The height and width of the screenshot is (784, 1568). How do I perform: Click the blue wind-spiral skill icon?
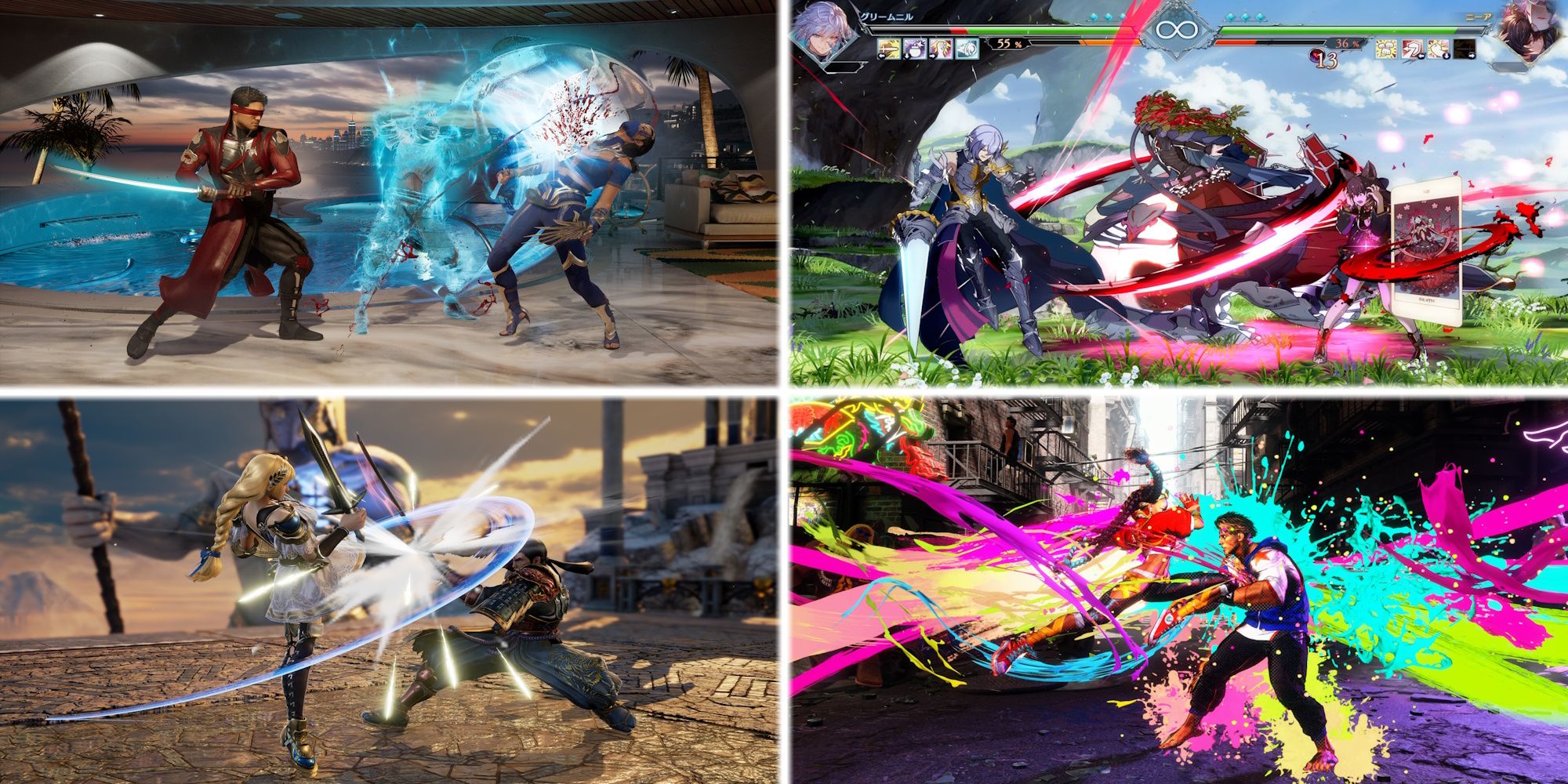tap(966, 47)
